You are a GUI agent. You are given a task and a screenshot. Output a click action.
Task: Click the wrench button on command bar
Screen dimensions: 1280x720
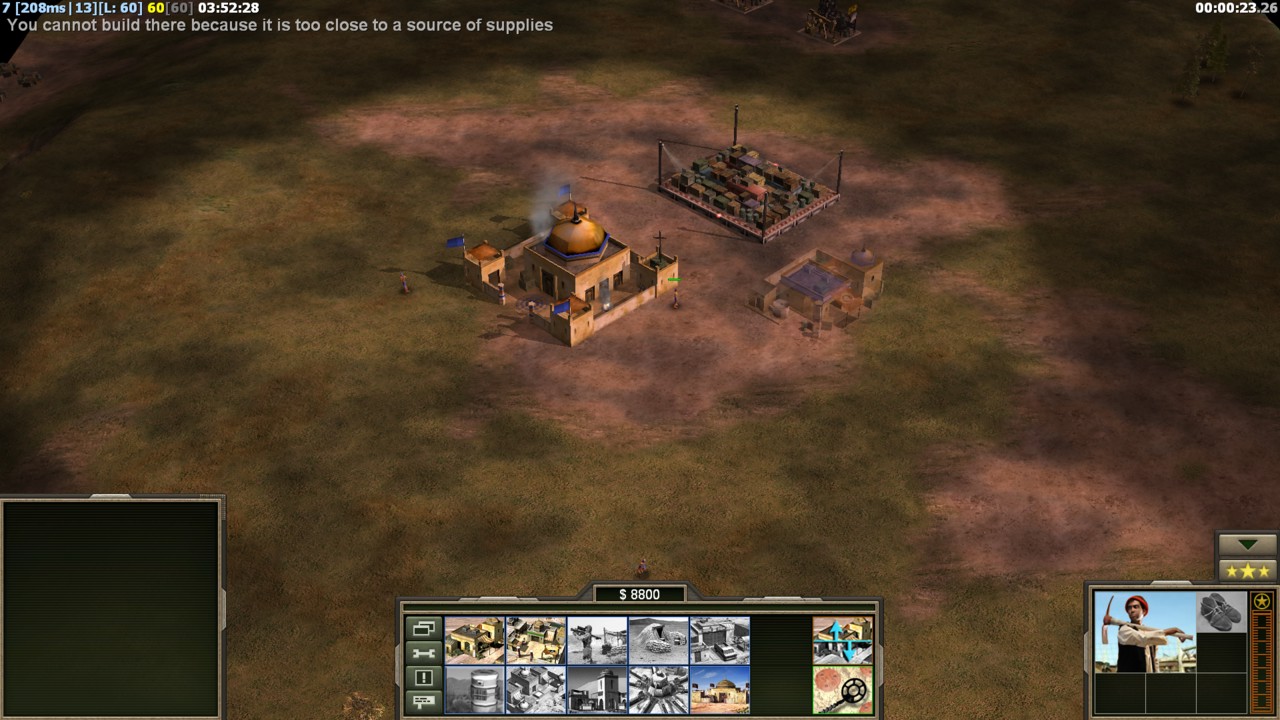tap(423, 653)
